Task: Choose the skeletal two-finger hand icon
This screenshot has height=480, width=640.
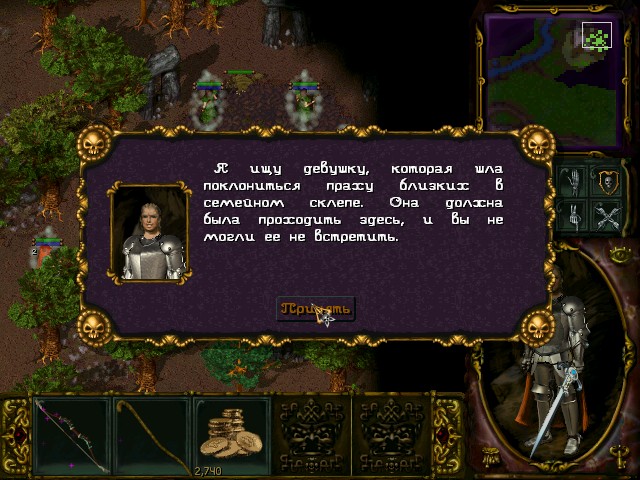Action: pyautogui.click(x=576, y=214)
